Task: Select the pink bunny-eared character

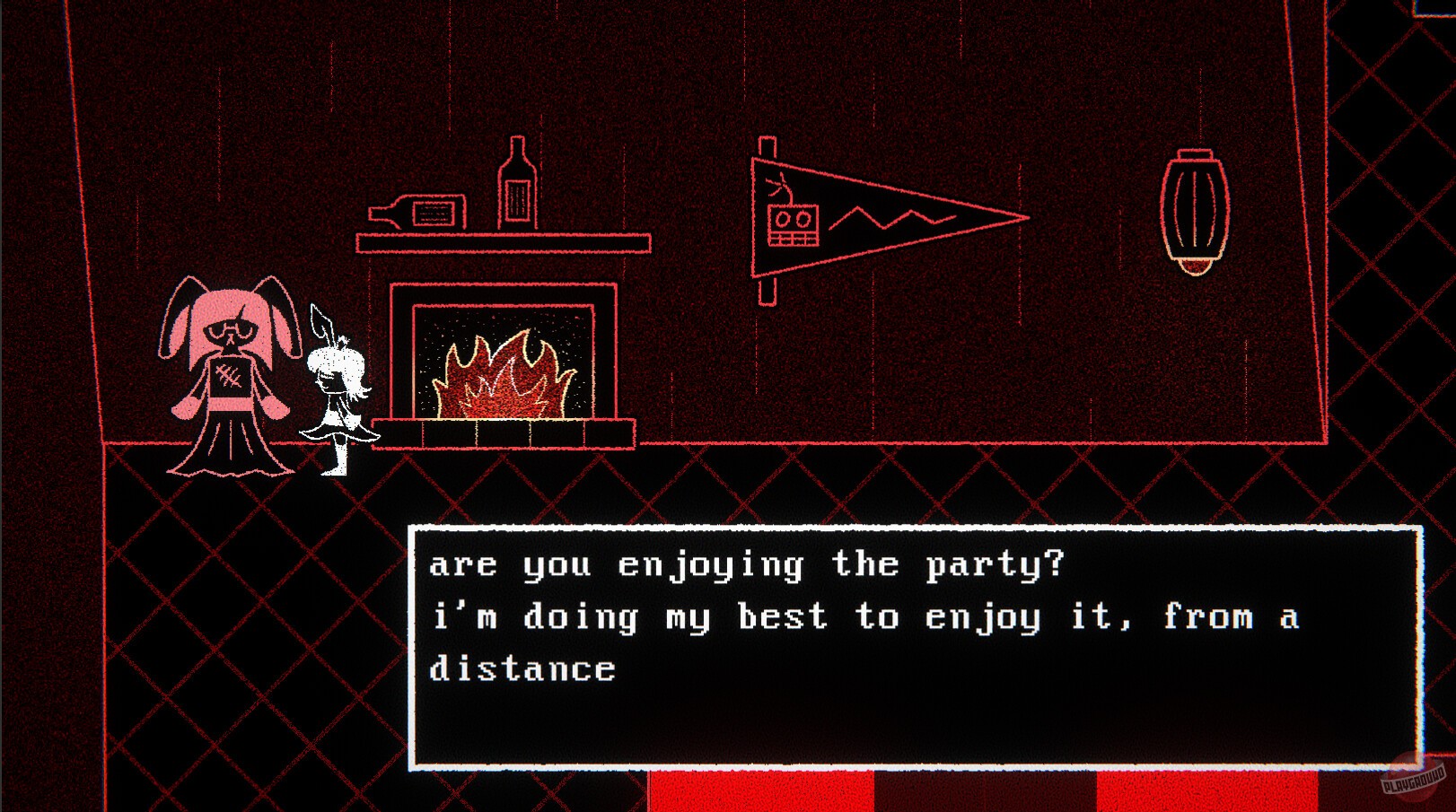Action: [229, 377]
